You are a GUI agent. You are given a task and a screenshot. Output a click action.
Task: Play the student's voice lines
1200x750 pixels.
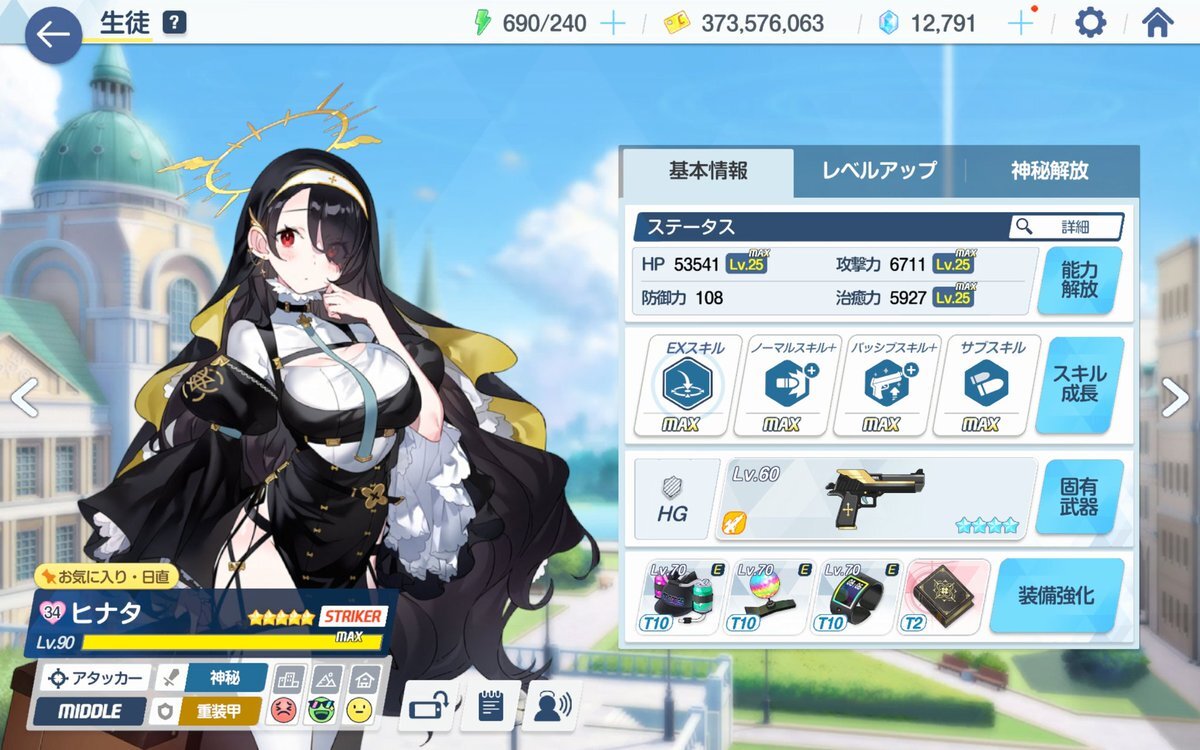pos(552,706)
